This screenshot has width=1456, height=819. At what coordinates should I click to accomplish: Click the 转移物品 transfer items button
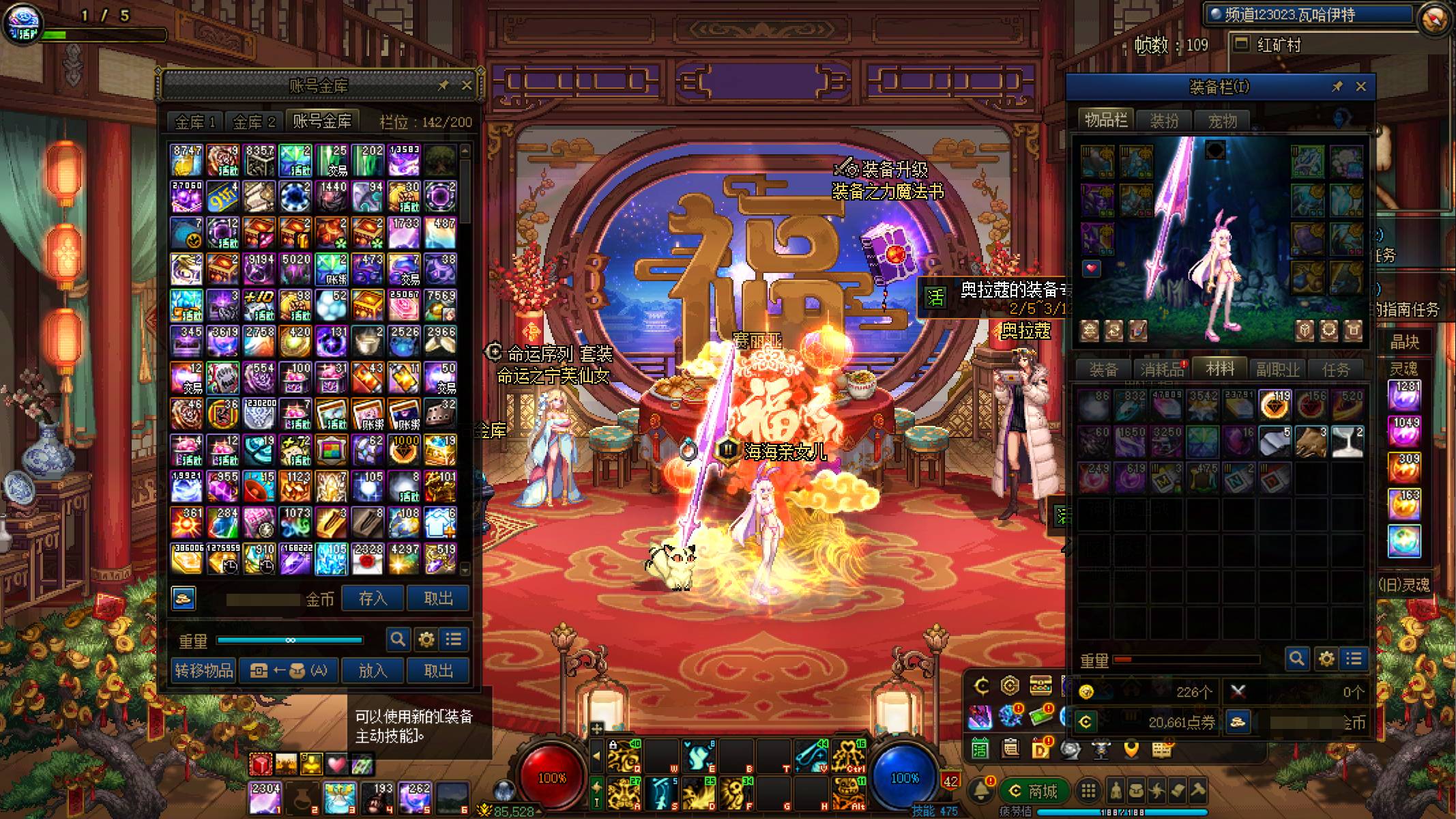[203, 670]
